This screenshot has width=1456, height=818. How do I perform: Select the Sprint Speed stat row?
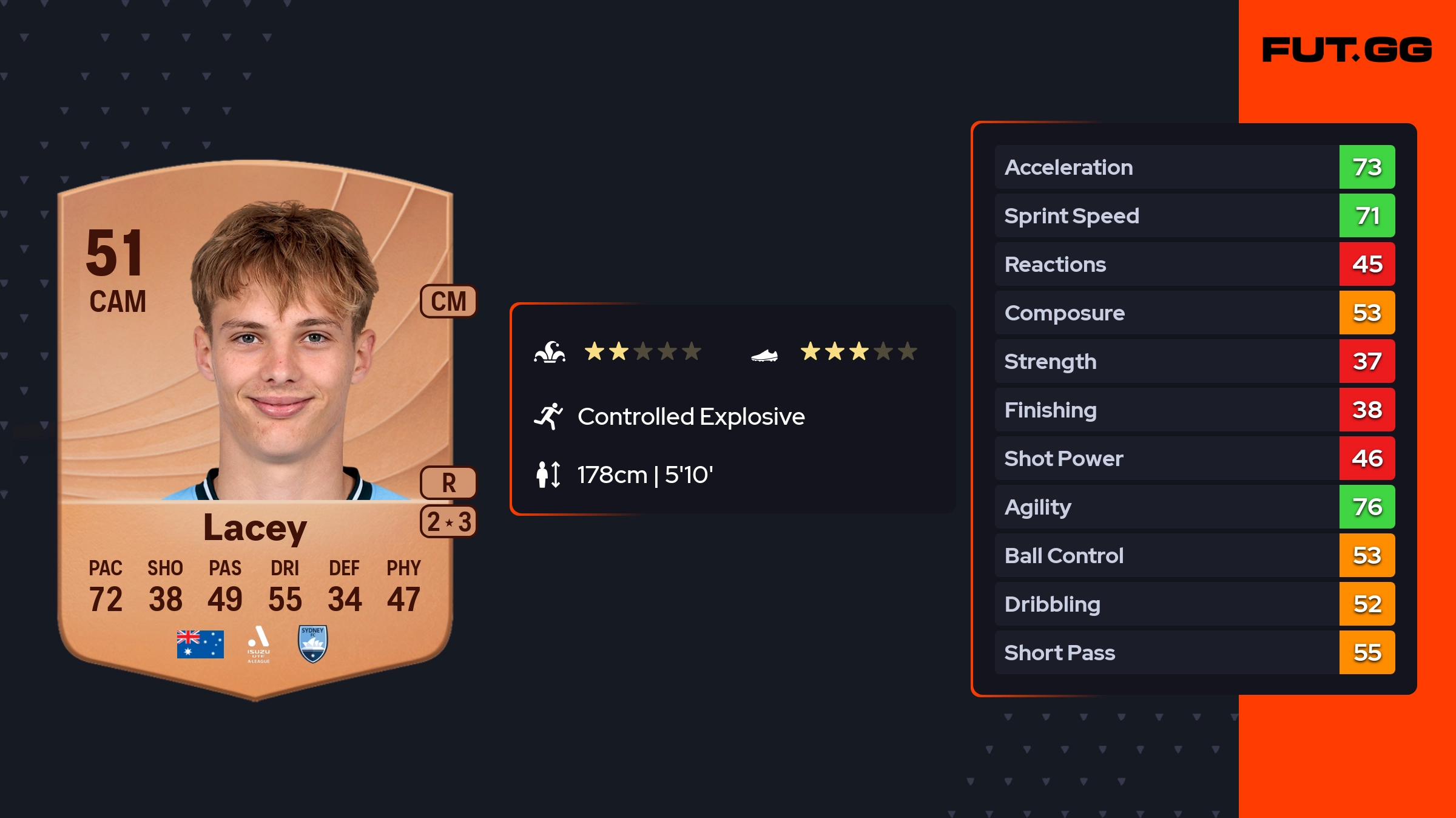click(x=1195, y=215)
